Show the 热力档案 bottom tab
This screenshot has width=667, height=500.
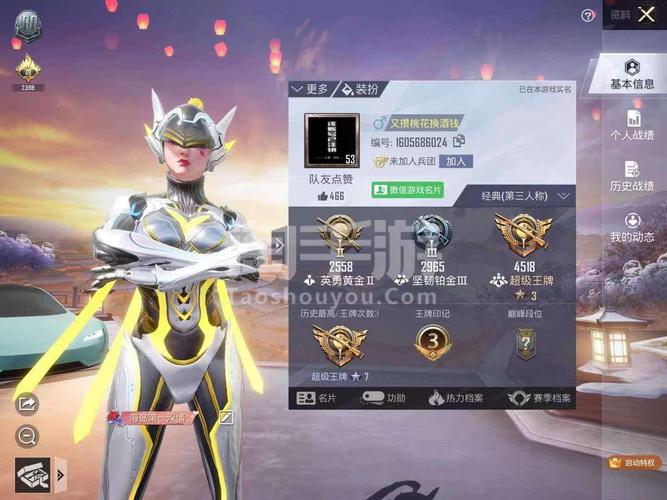[455, 398]
